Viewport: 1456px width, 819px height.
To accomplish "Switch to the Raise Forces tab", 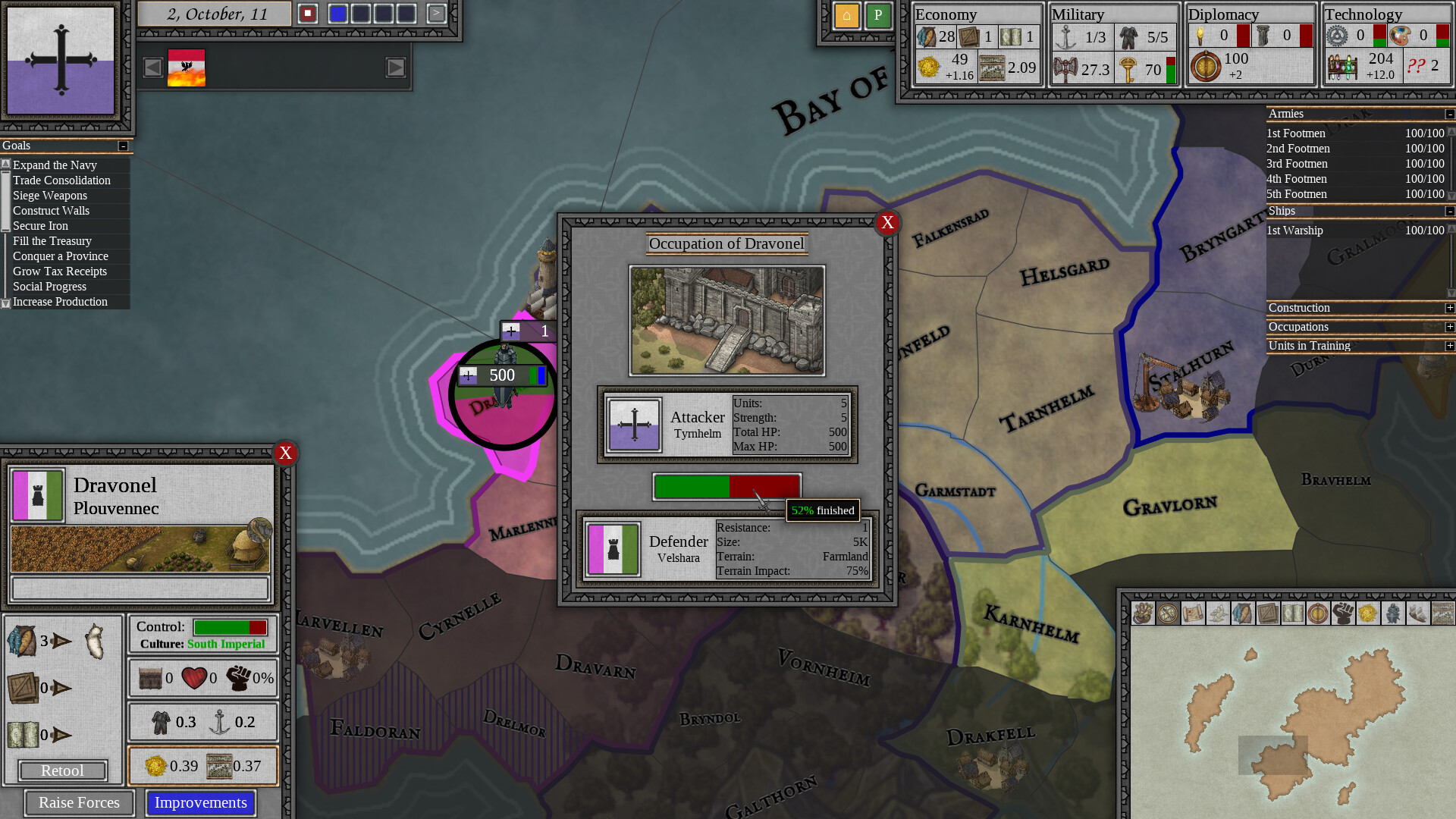I will point(78,802).
